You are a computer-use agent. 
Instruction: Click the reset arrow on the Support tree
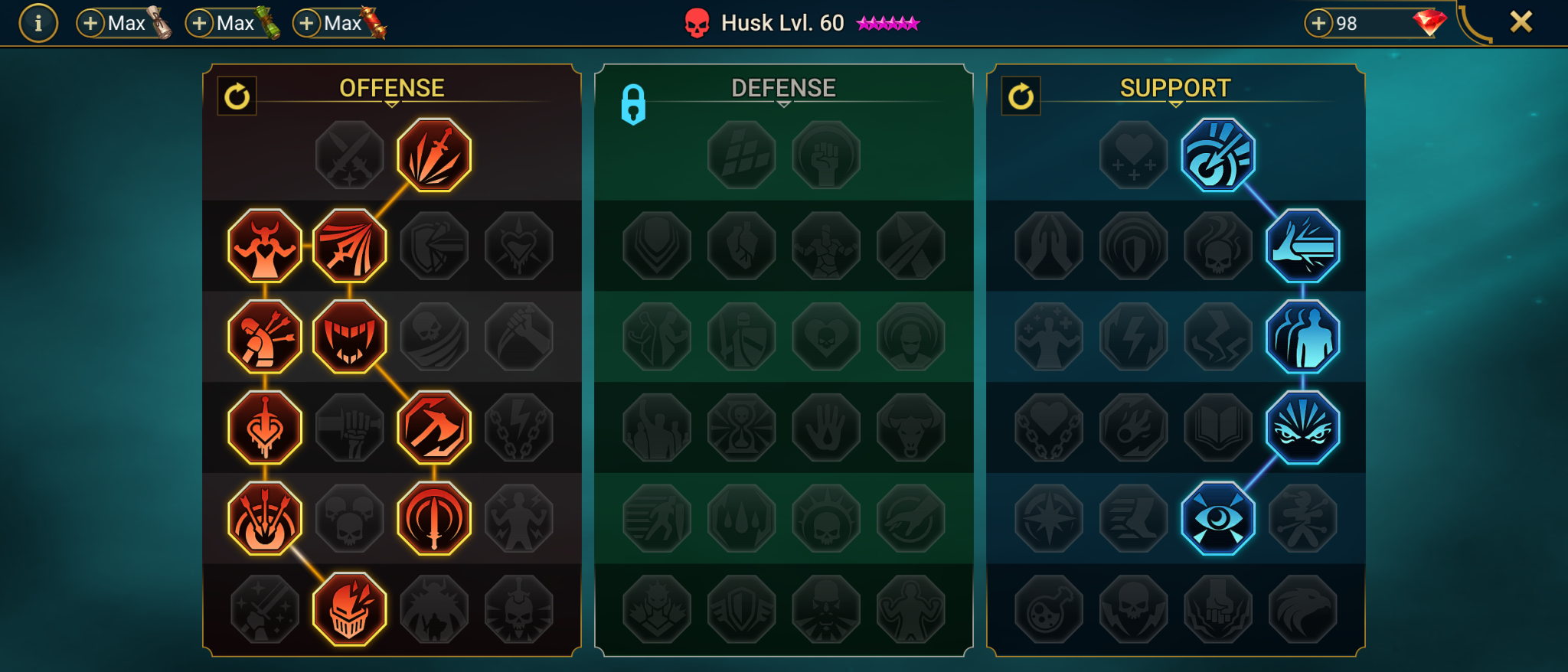pyautogui.click(x=1021, y=96)
